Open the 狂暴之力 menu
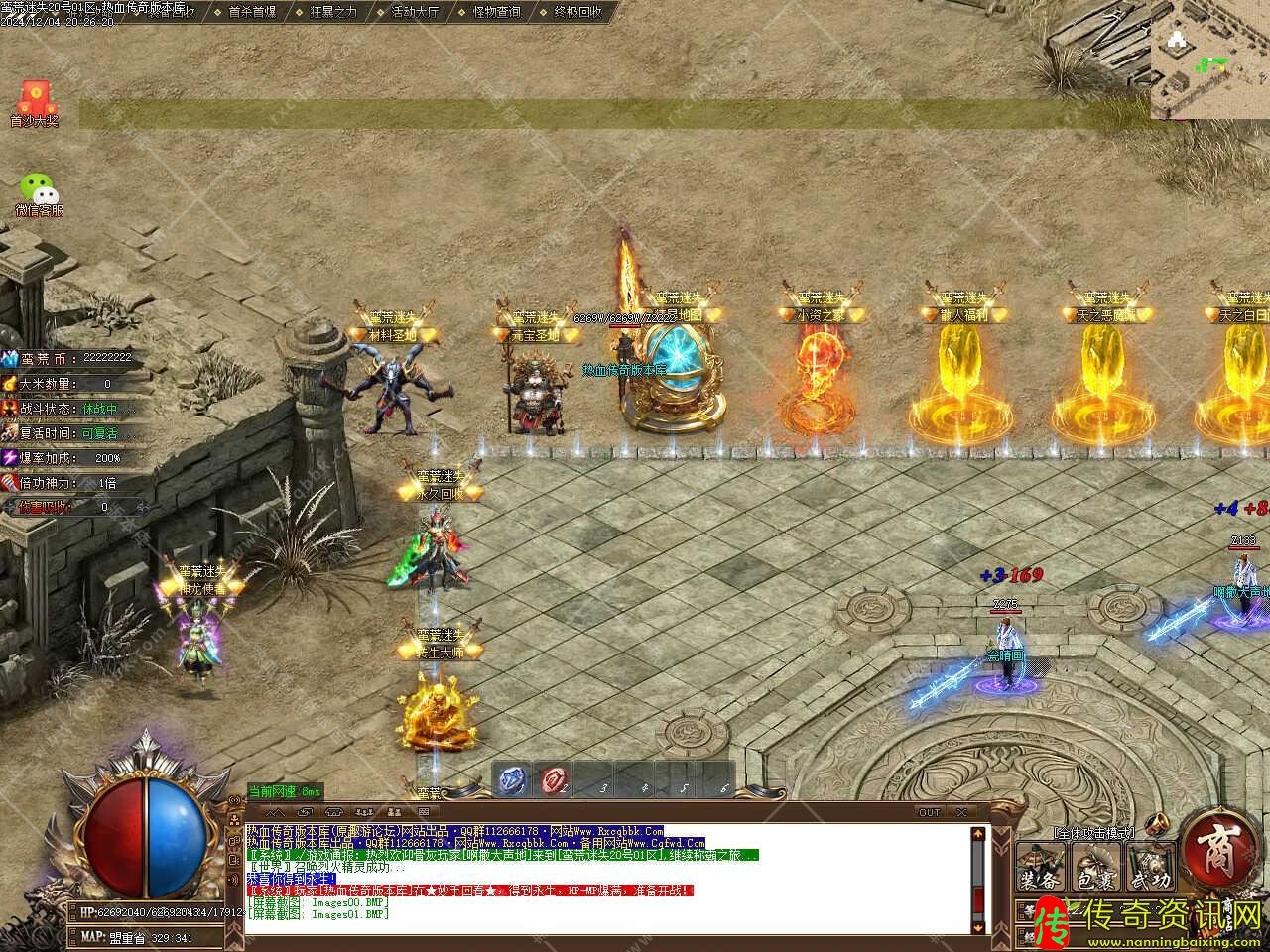 (332, 12)
